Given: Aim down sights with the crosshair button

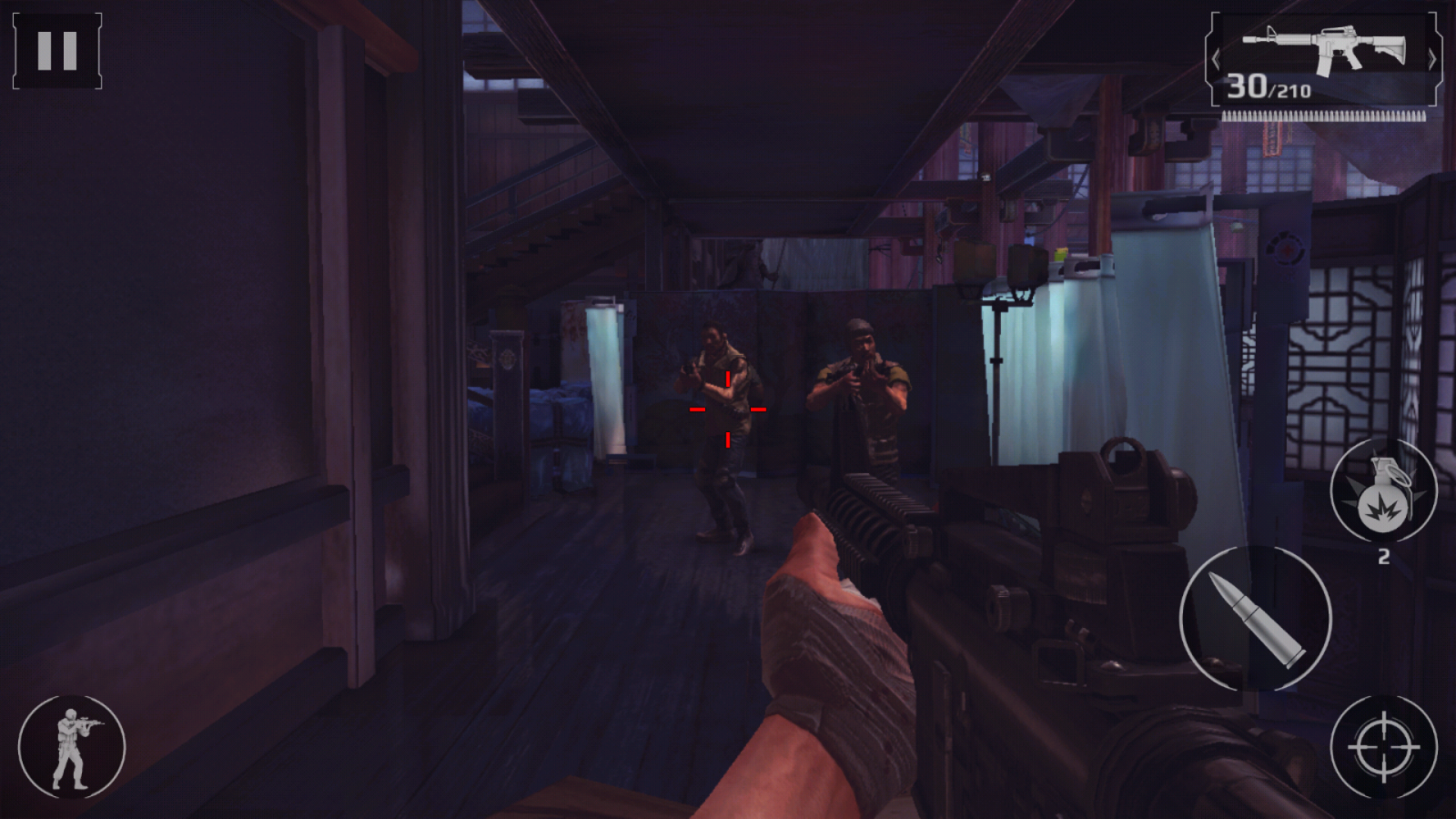Looking at the screenshot, I should 1383,748.
